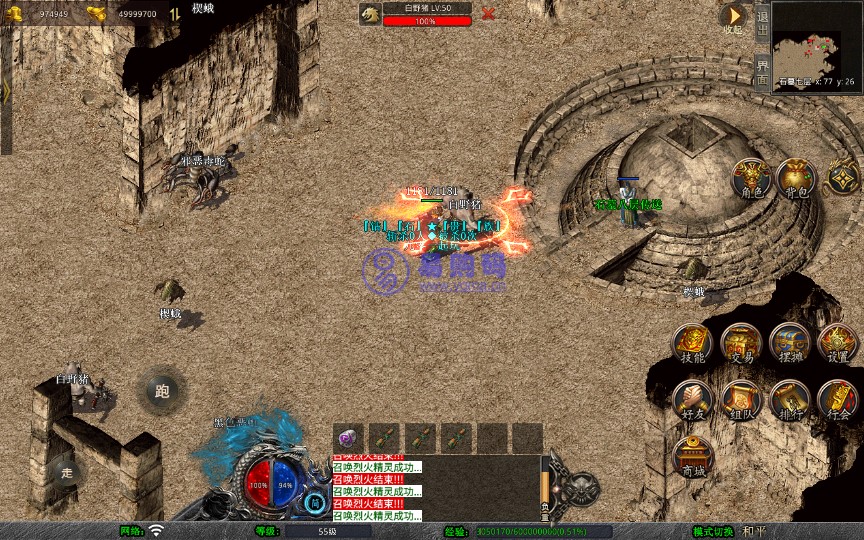
Task: Open the minimap of 石墓七层
Action: (816, 38)
